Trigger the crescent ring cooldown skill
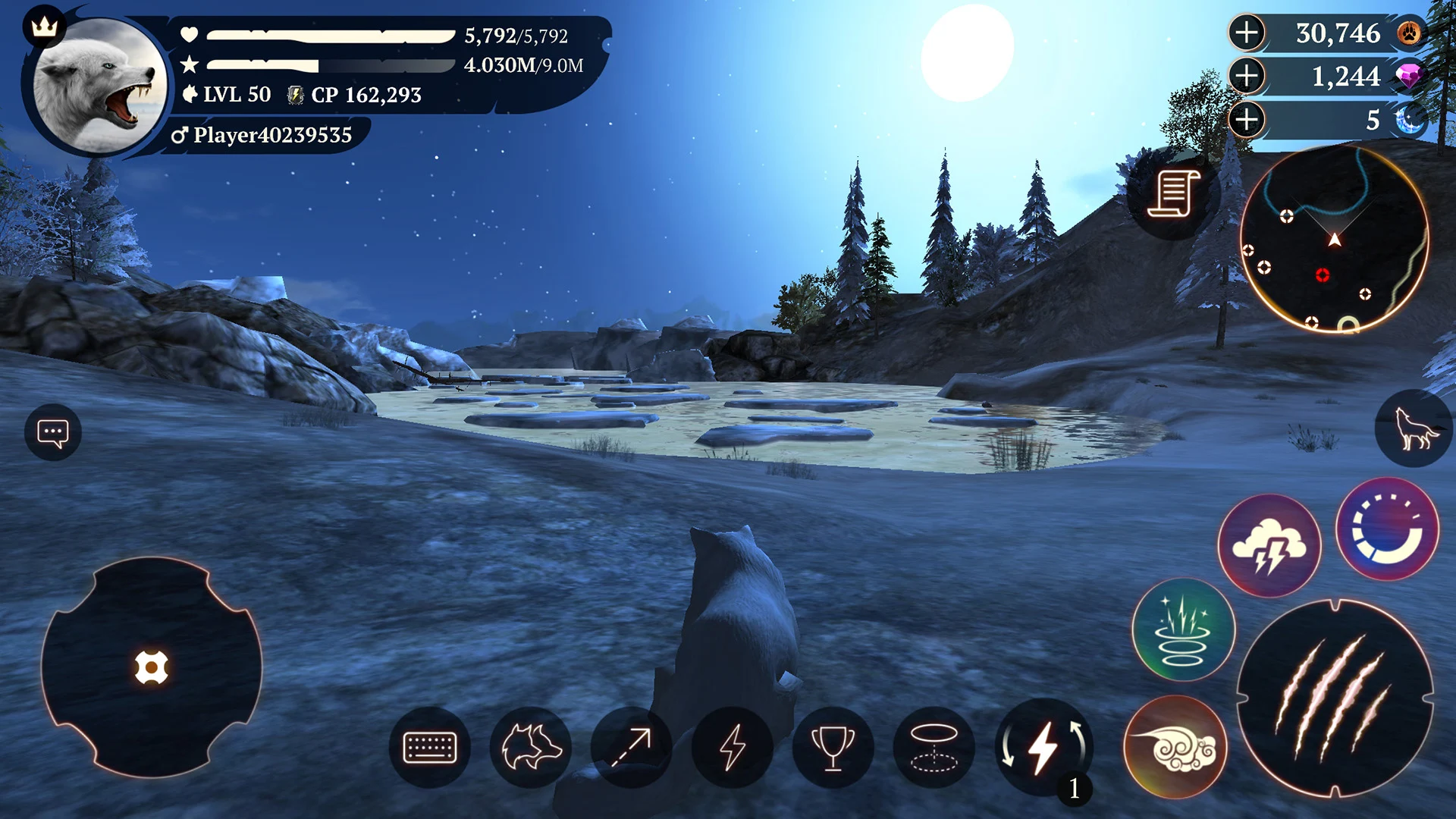 click(x=1387, y=529)
